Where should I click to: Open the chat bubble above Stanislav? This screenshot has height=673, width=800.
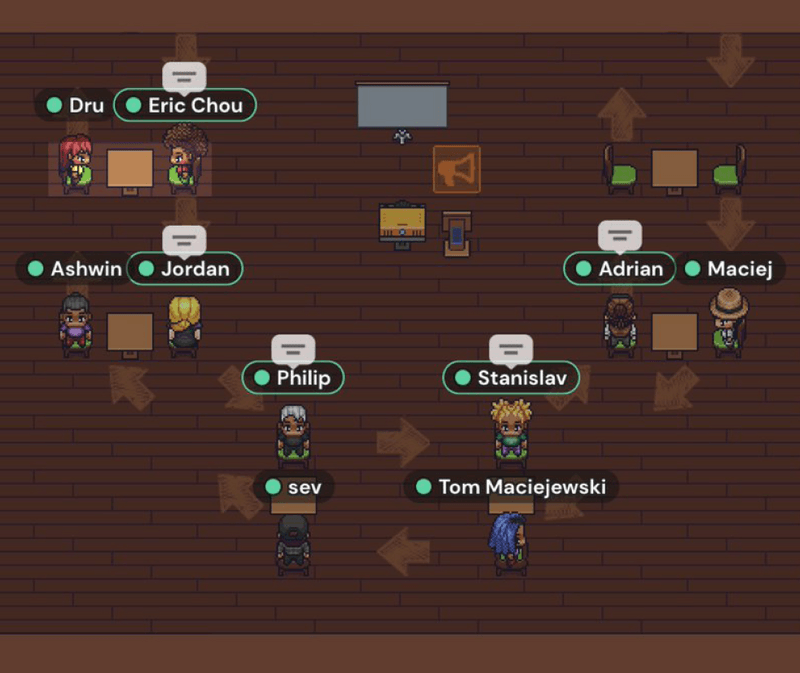pos(510,349)
